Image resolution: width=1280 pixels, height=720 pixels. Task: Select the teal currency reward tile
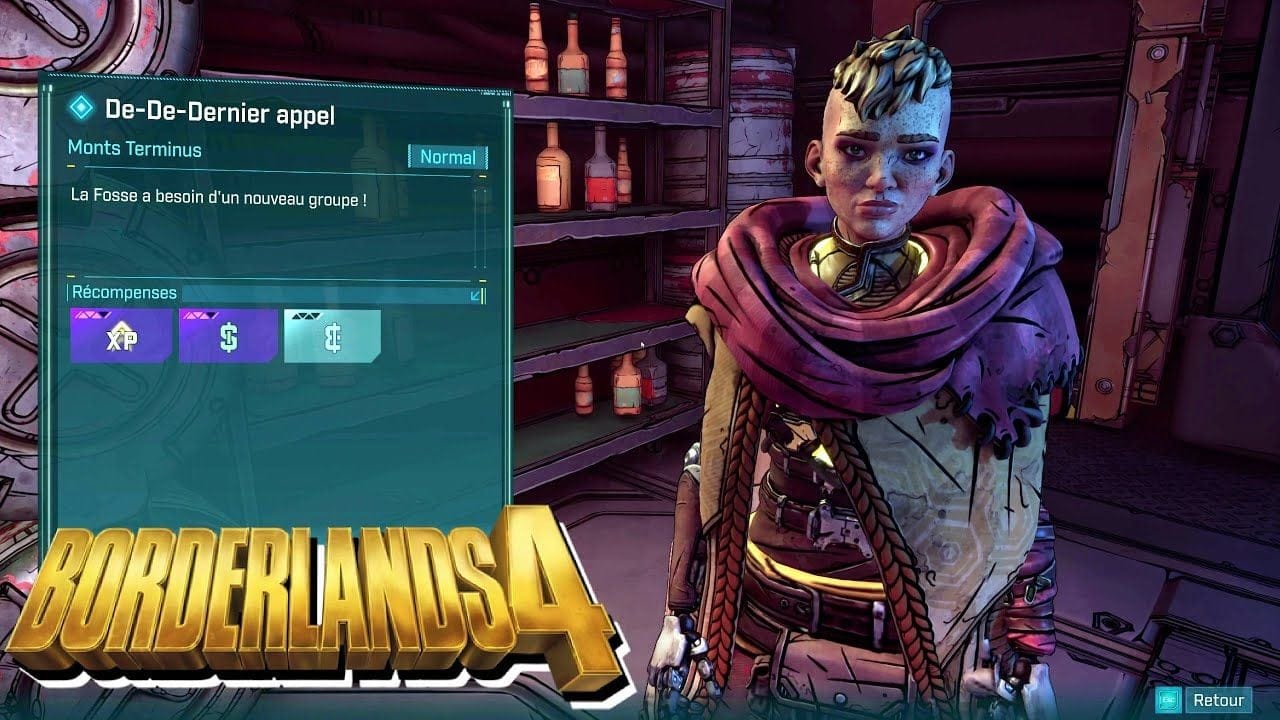pyautogui.click(x=332, y=336)
